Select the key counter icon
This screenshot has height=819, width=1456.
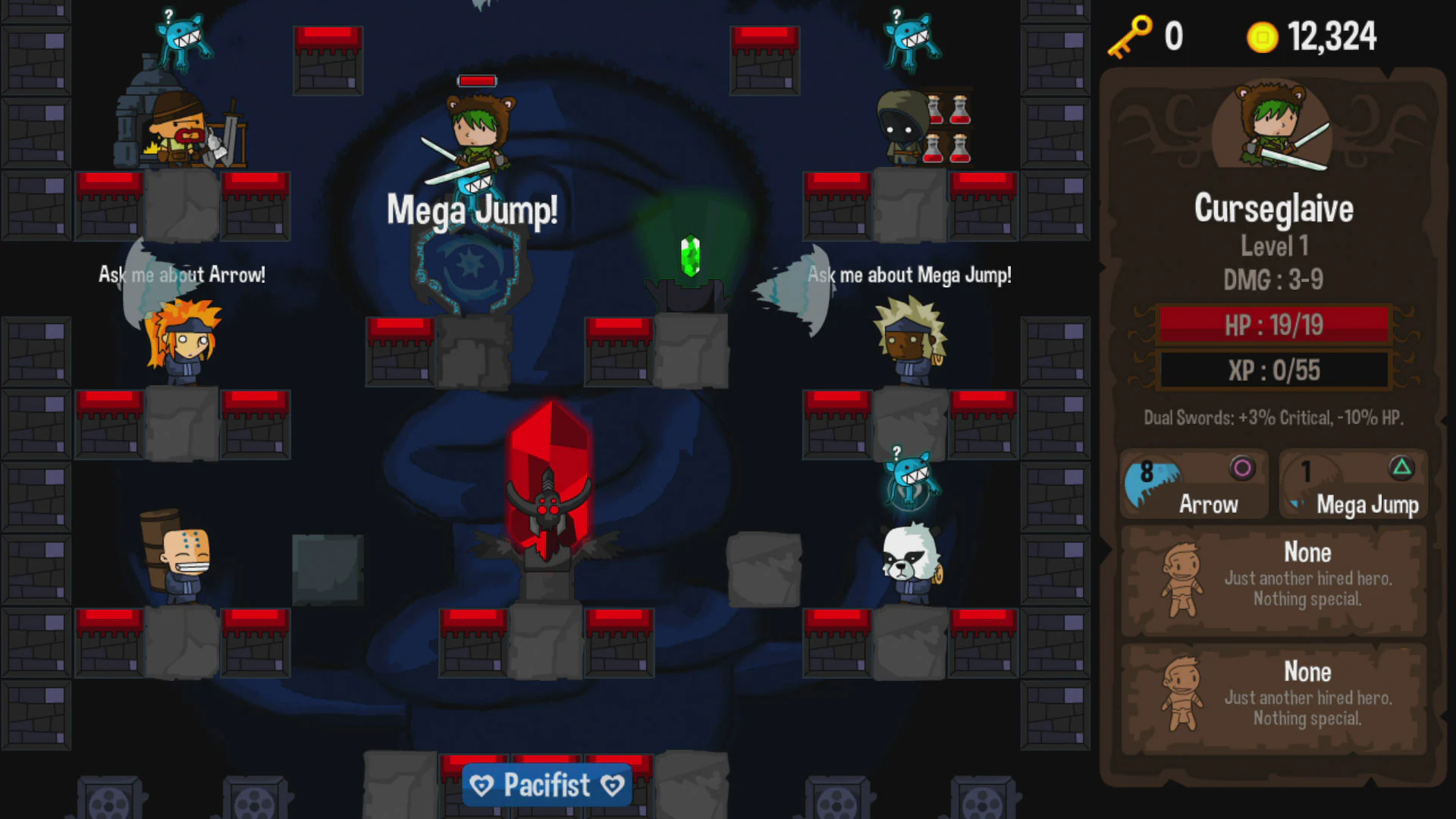pos(1129,36)
